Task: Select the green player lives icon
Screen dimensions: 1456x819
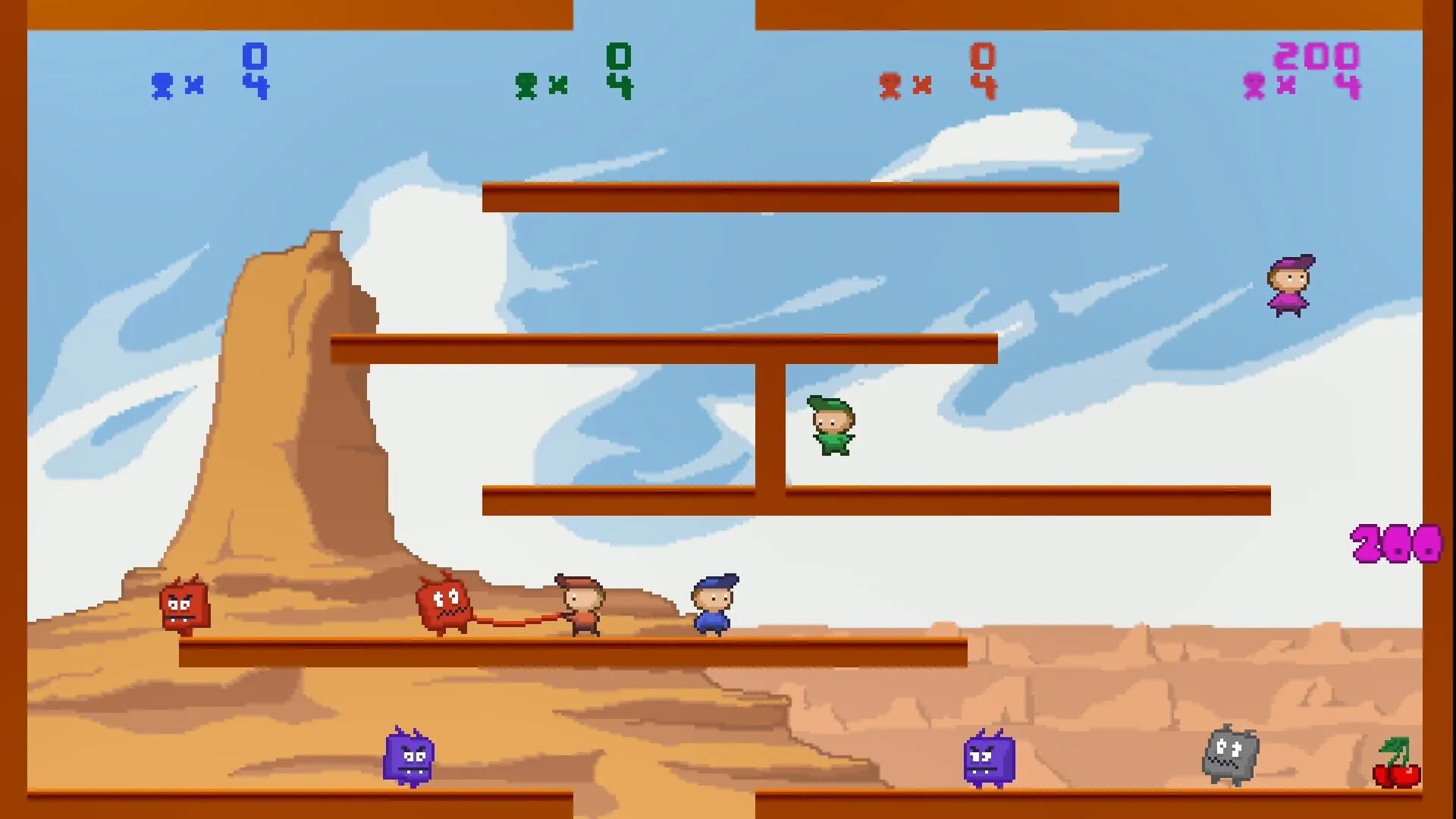Action: click(528, 86)
